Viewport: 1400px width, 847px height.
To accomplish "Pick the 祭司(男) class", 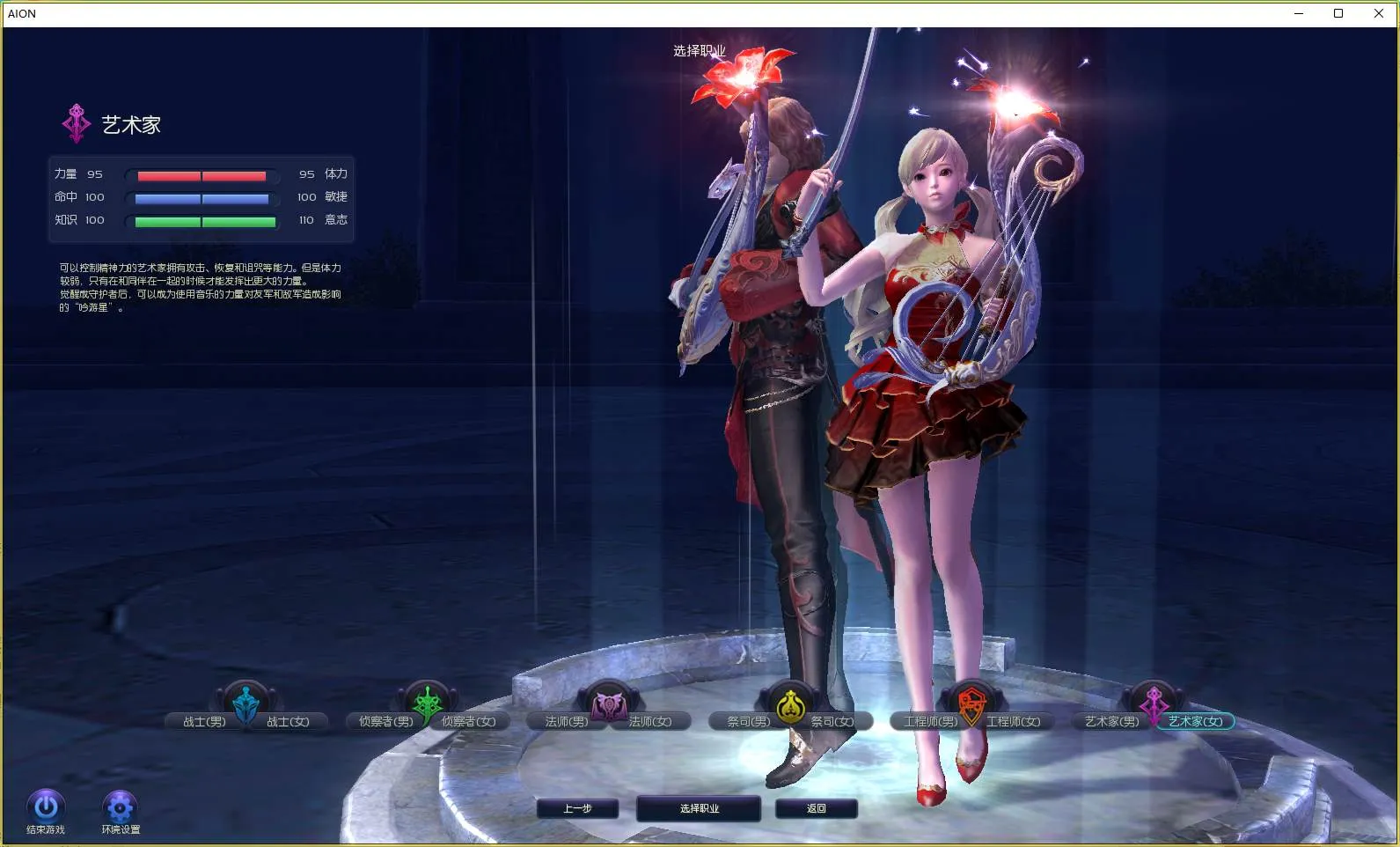I will point(748,722).
